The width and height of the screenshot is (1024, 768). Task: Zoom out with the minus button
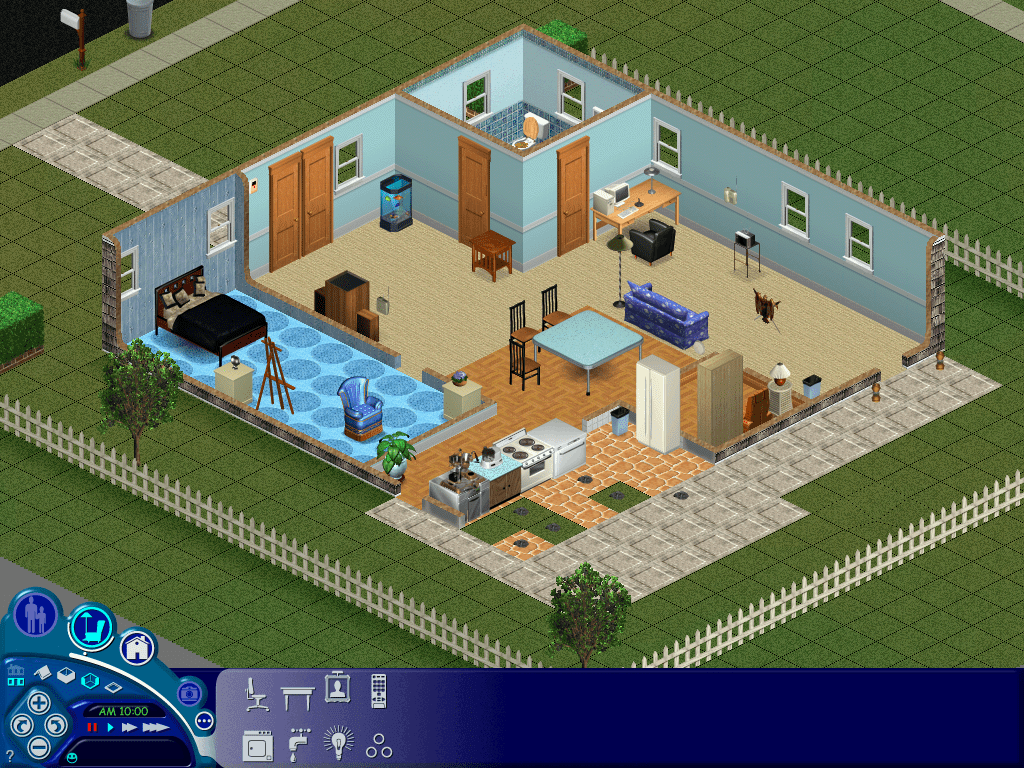[x=39, y=745]
